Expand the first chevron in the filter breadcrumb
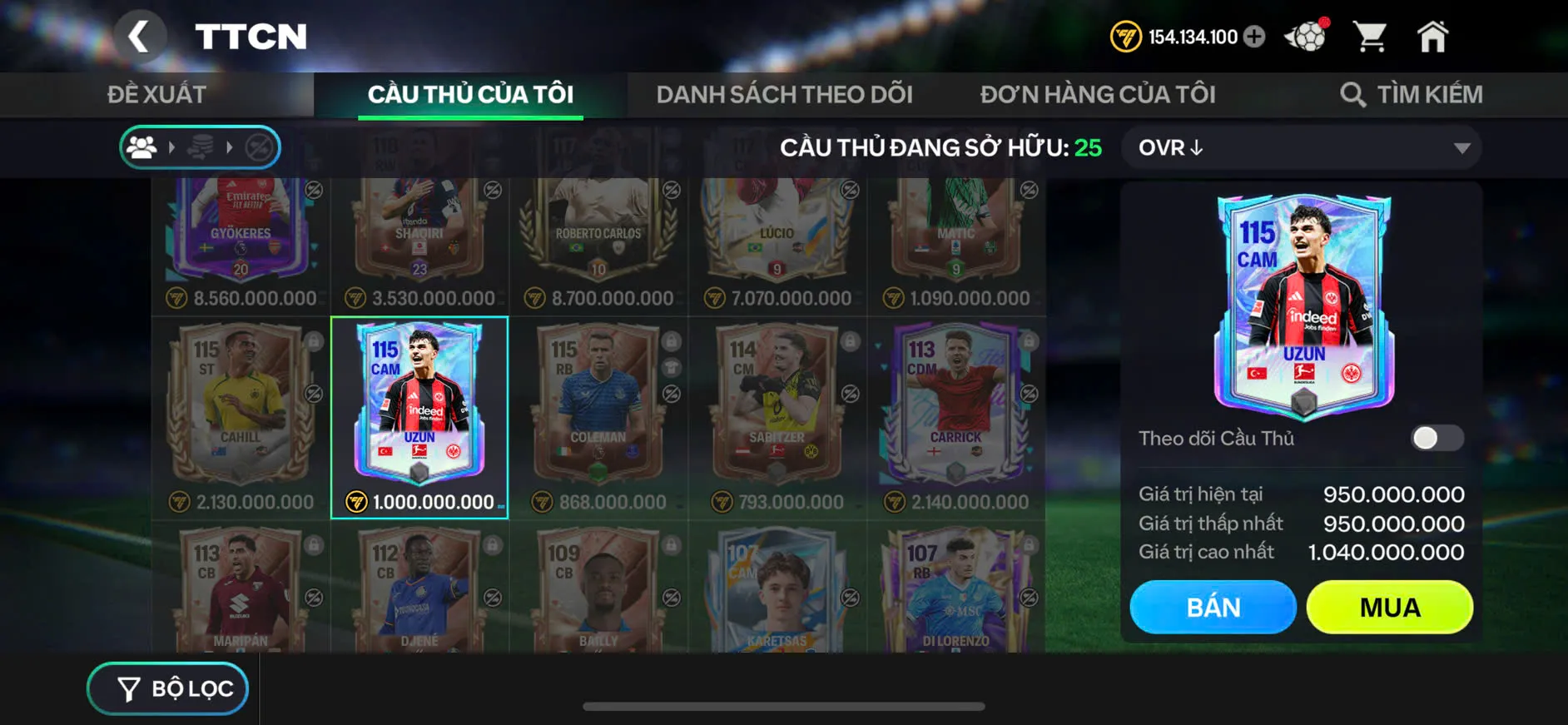The image size is (1568, 725). 171,147
